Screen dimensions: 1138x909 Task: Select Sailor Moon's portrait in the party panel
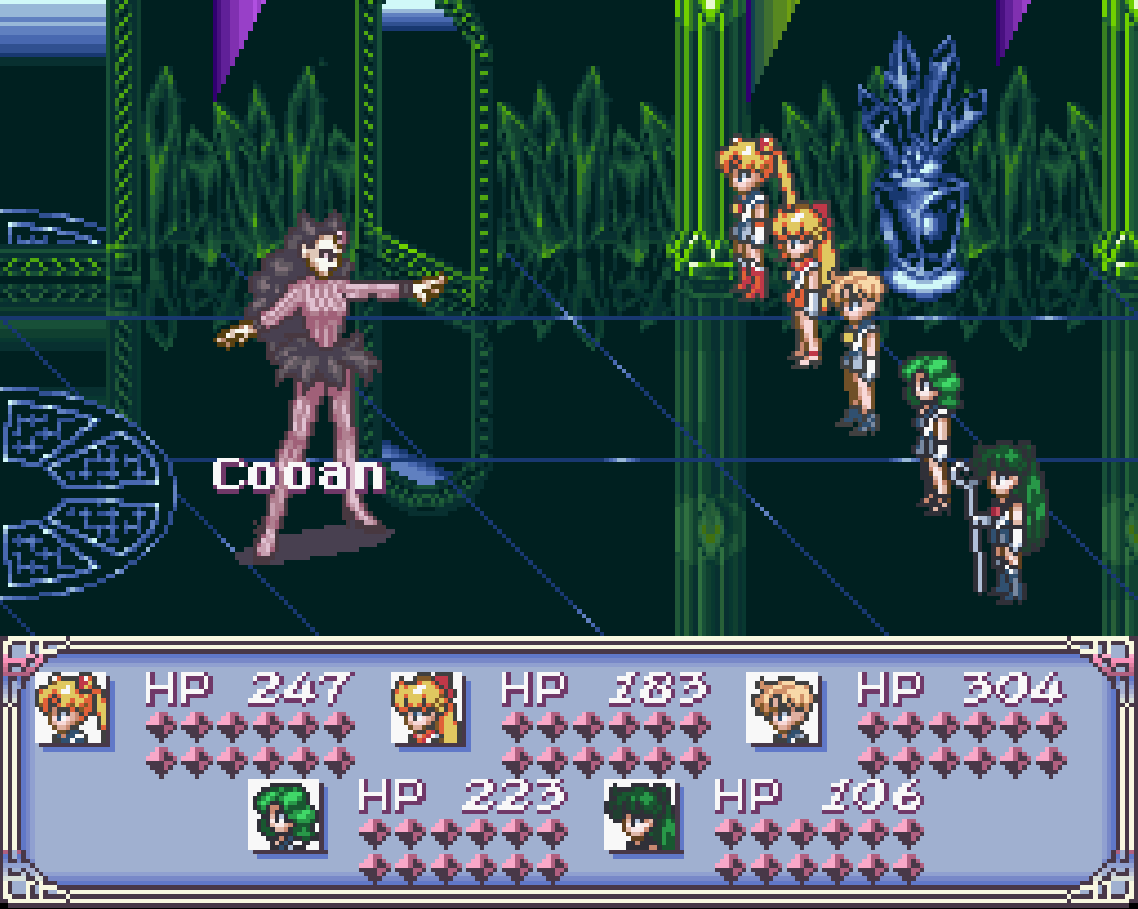click(x=72, y=708)
